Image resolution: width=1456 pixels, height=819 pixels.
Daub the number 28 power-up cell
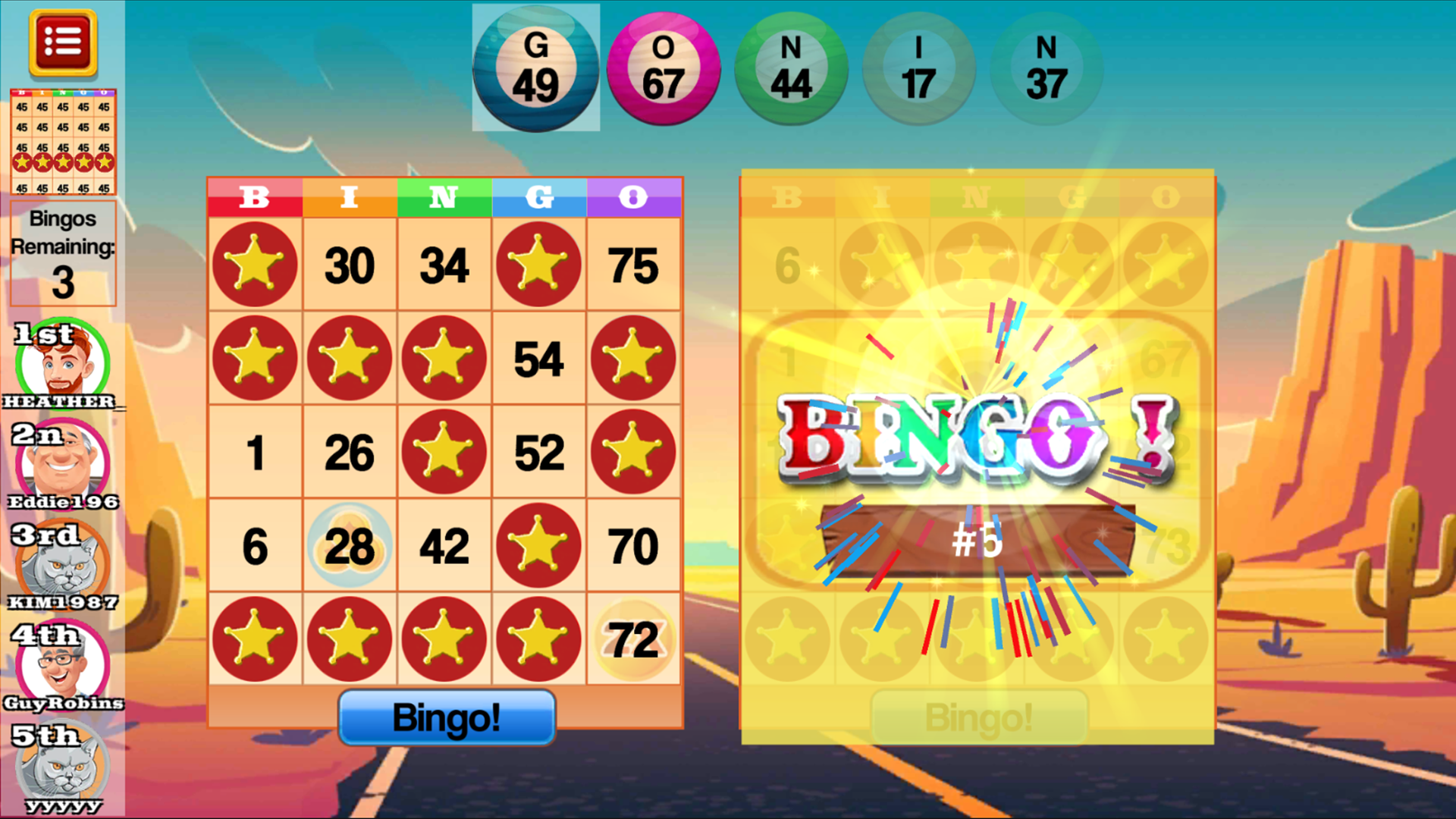click(x=350, y=544)
